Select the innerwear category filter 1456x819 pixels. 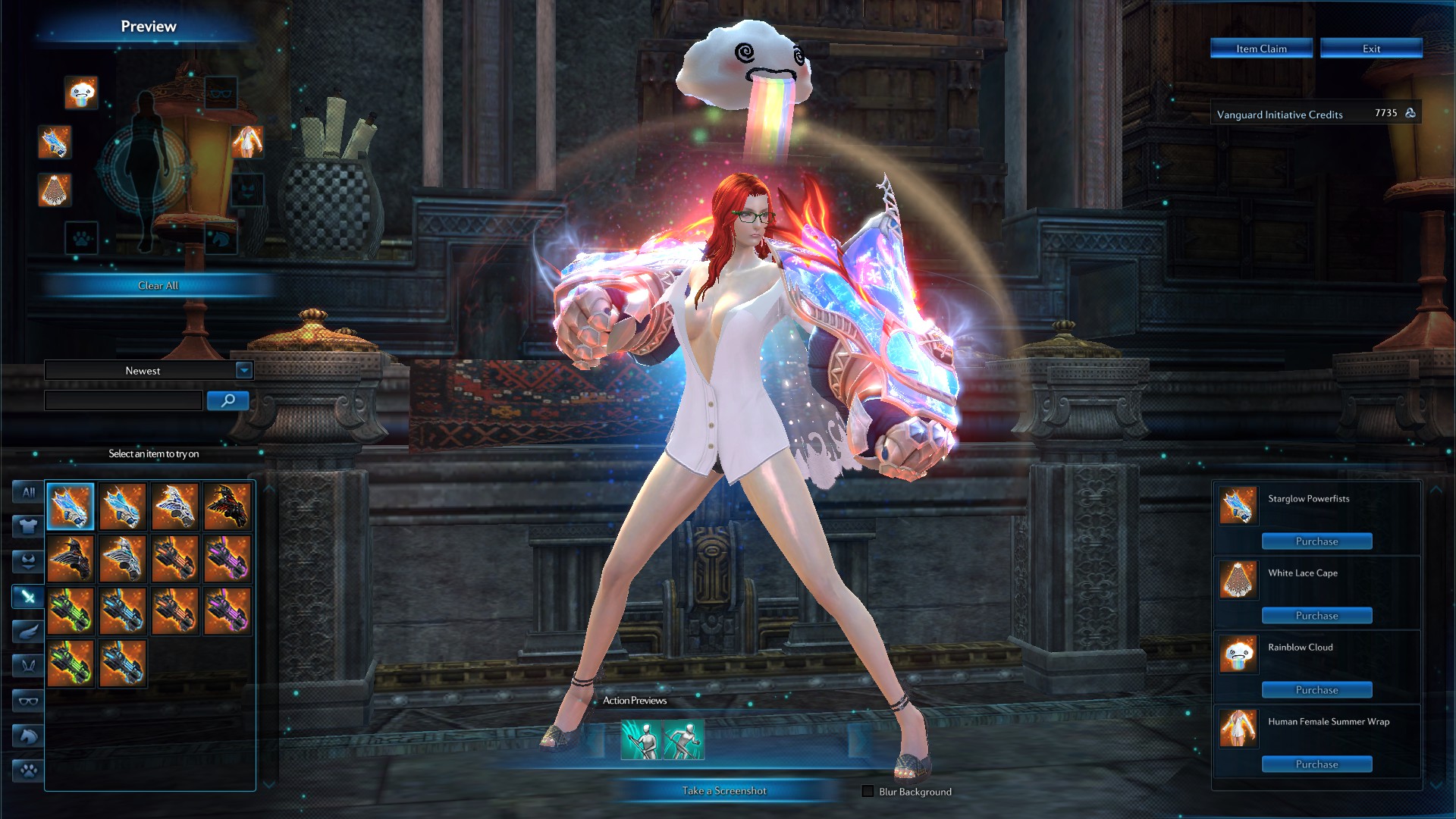[28, 560]
